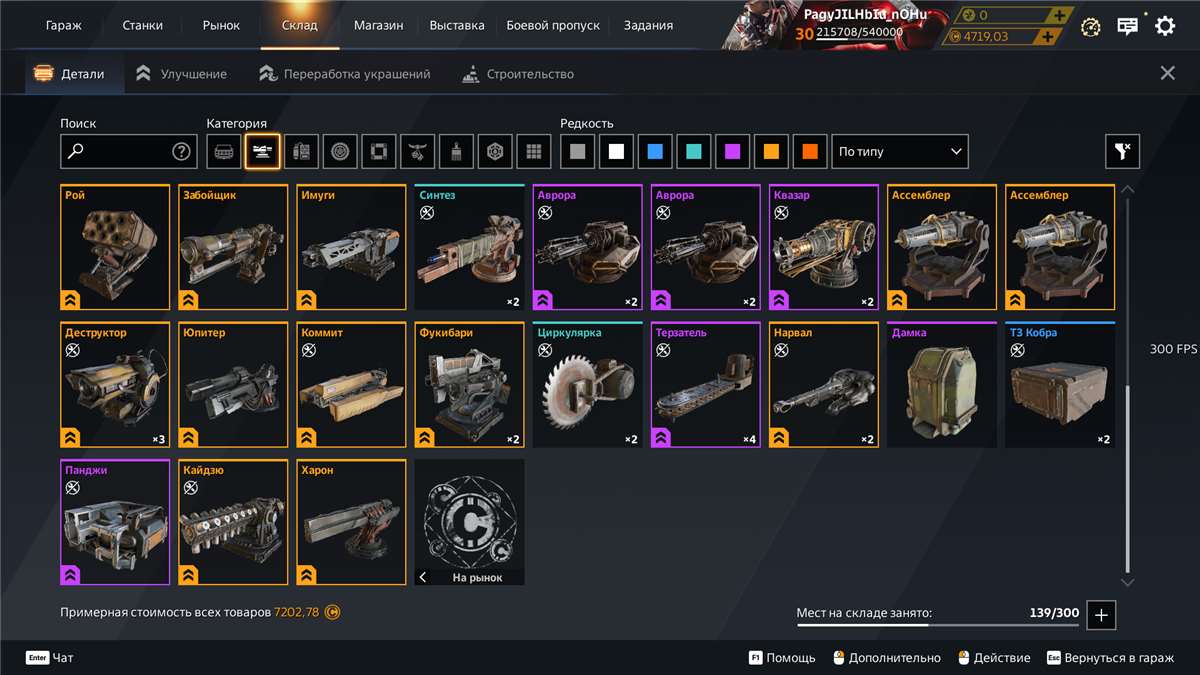
Task: Open the gear settings icon
Action: coord(1165,26)
